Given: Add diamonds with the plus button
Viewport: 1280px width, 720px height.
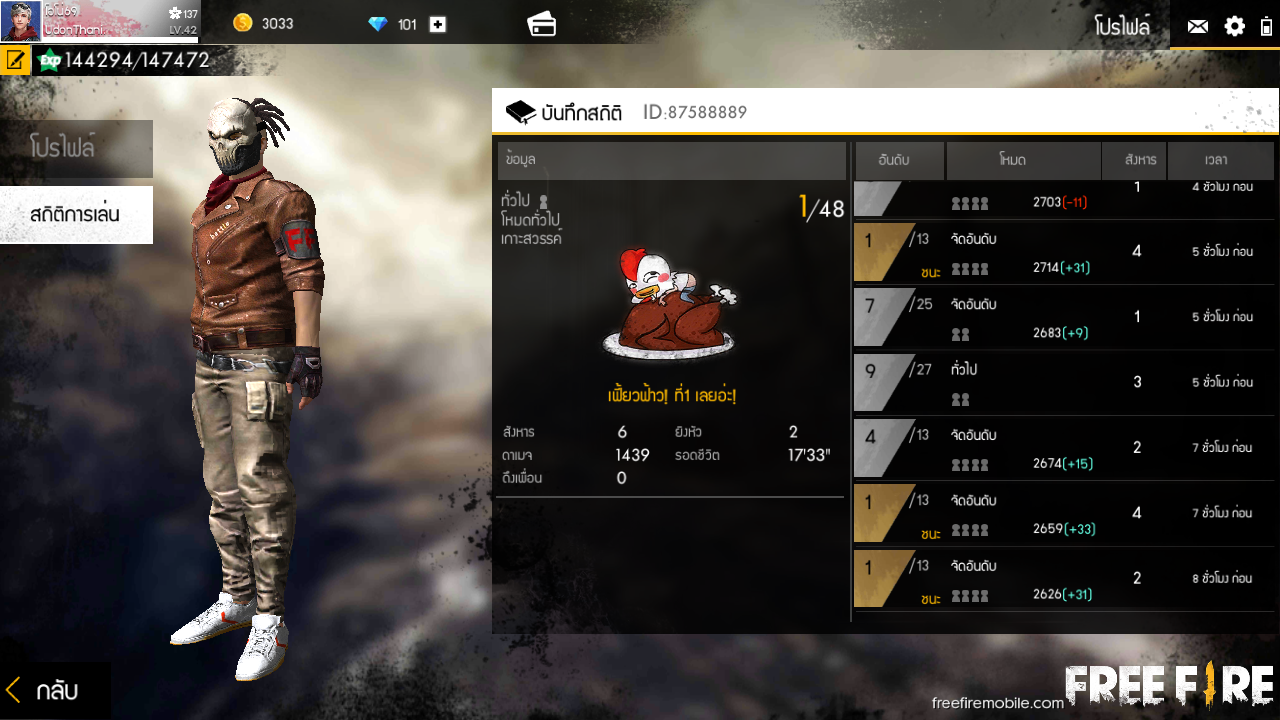Looking at the screenshot, I should point(438,24).
